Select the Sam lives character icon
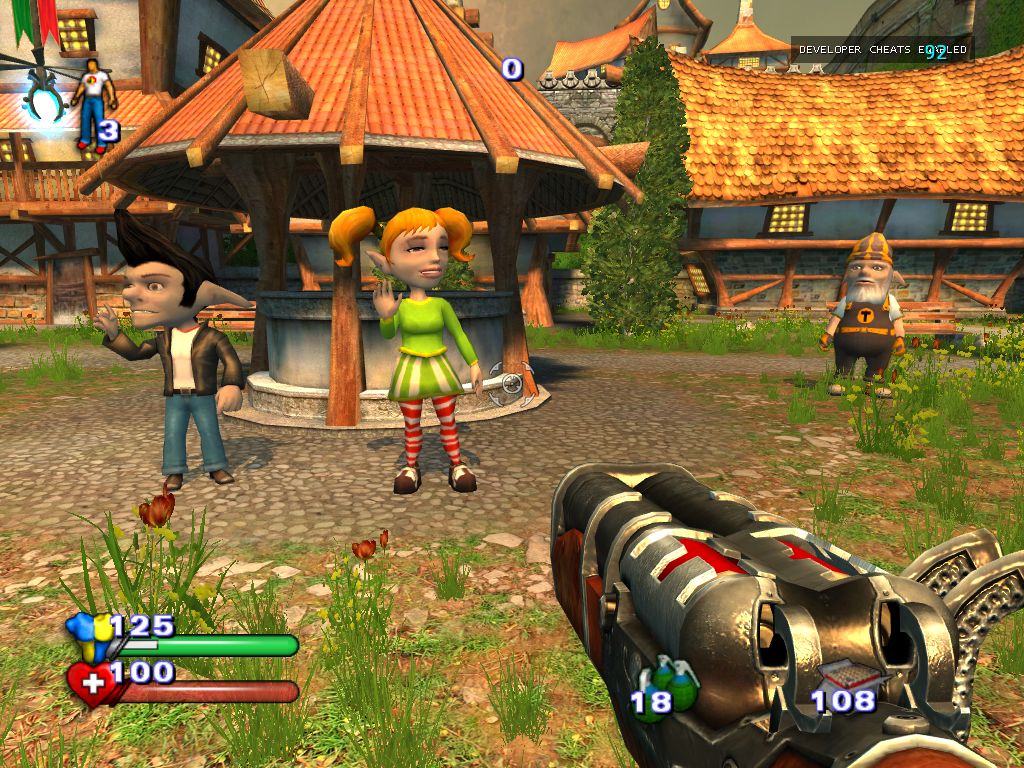 [92, 103]
